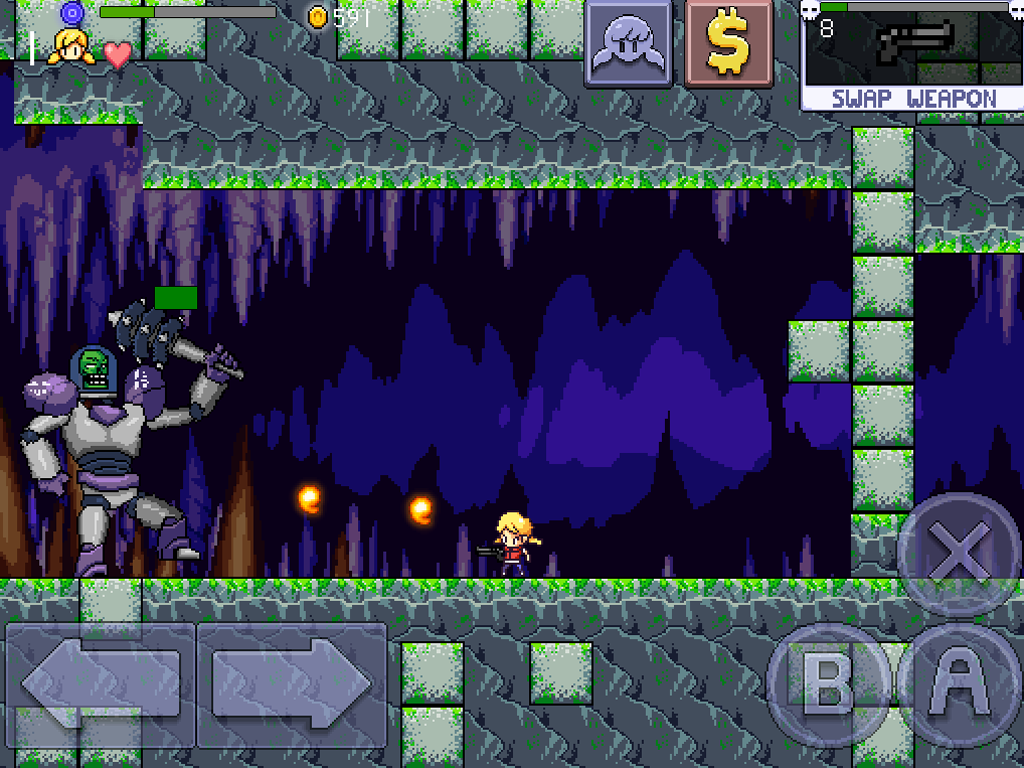Open the purple character face button
Screen dimensions: 1024x768
click(628, 45)
